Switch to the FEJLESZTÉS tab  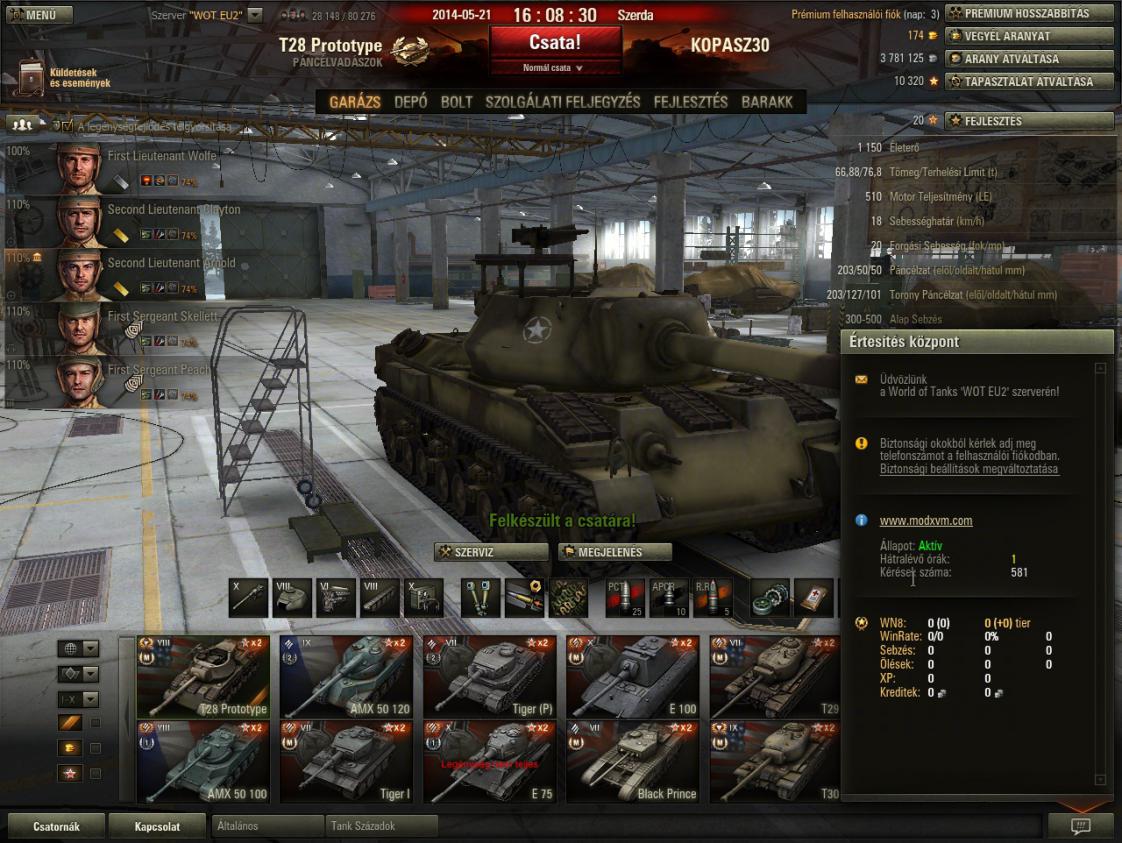(690, 102)
